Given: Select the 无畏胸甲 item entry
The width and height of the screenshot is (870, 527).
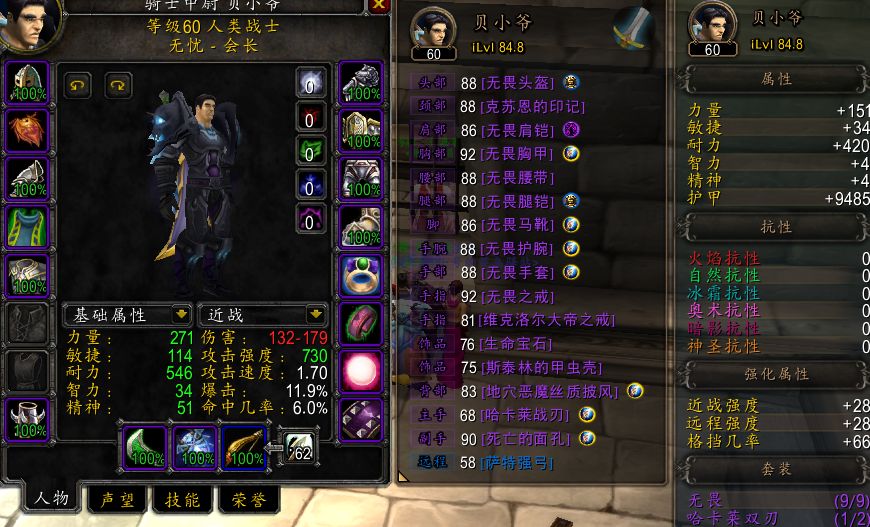Looking at the screenshot, I should 515,153.
